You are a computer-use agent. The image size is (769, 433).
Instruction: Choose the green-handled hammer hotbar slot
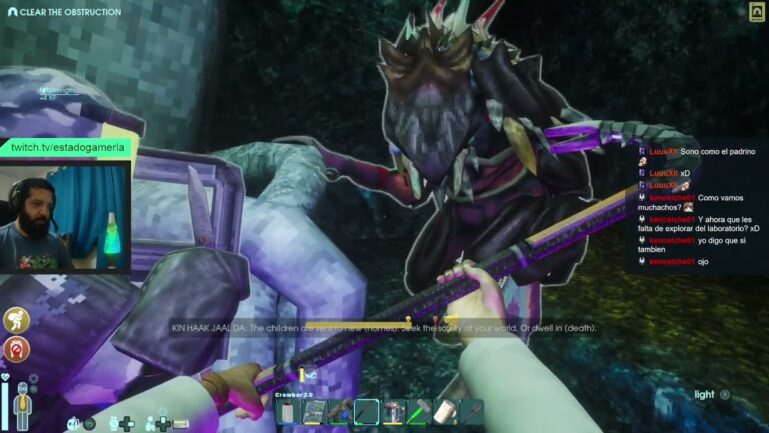click(x=419, y=412)
